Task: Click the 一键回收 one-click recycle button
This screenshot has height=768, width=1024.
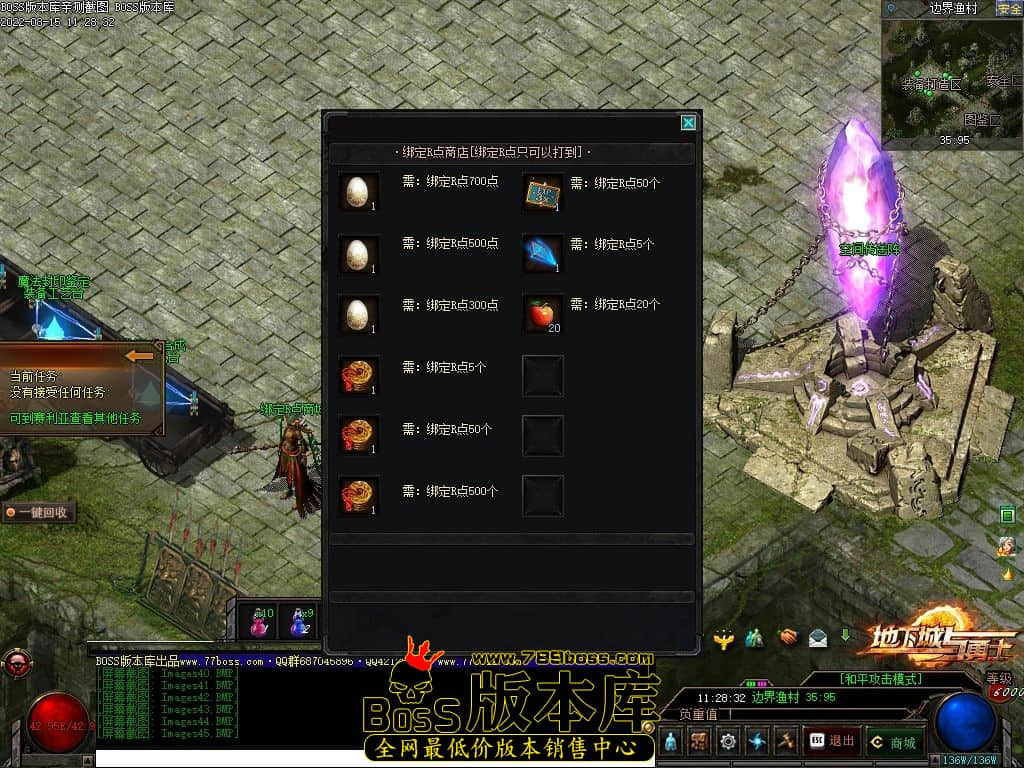Action: [x=38, y=512]
